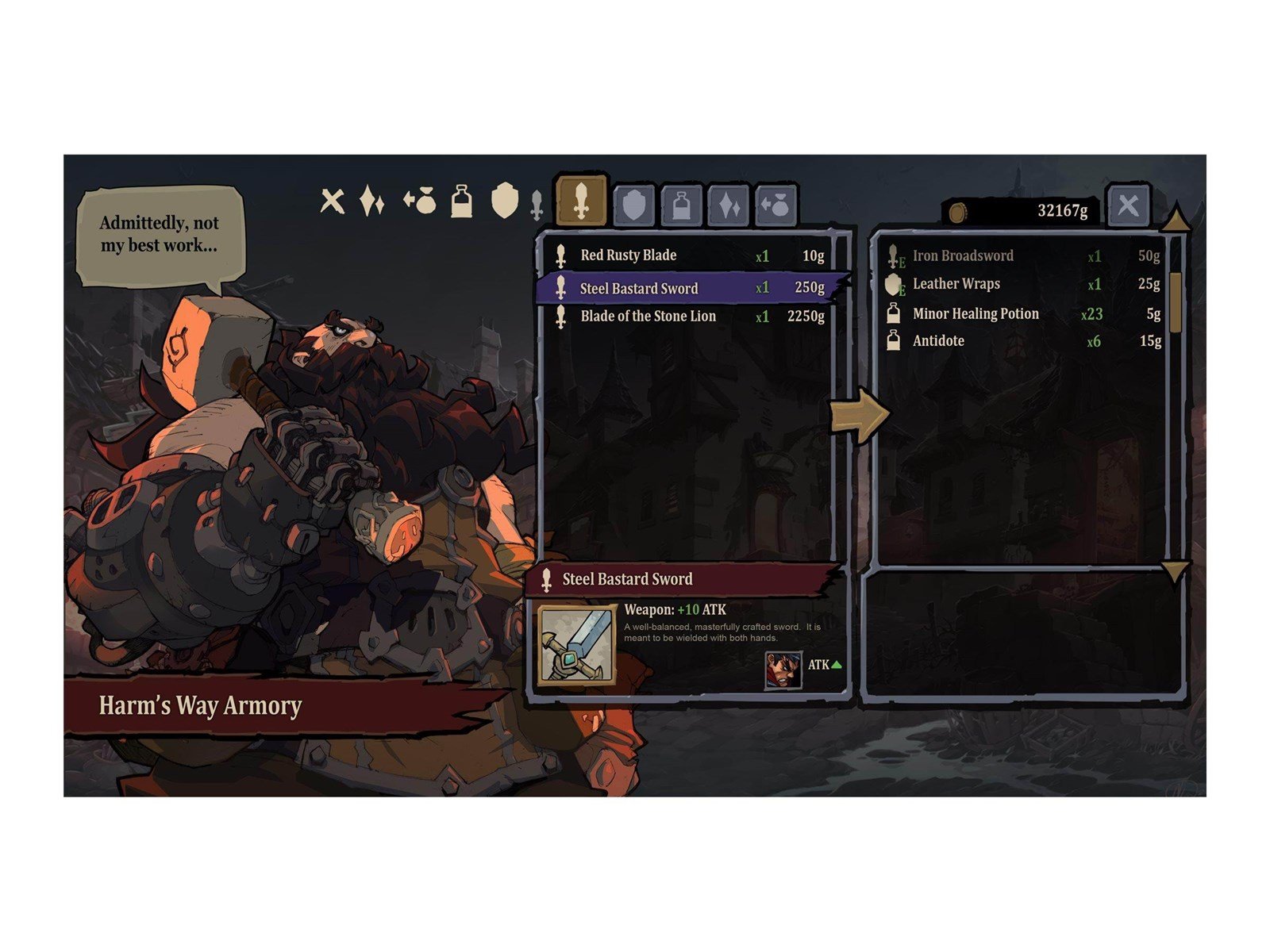Screen dimensions: 1270x952
Task: Select the highlighted sword weapons tab
Action: pyautogui.click(x=582, y=201)
